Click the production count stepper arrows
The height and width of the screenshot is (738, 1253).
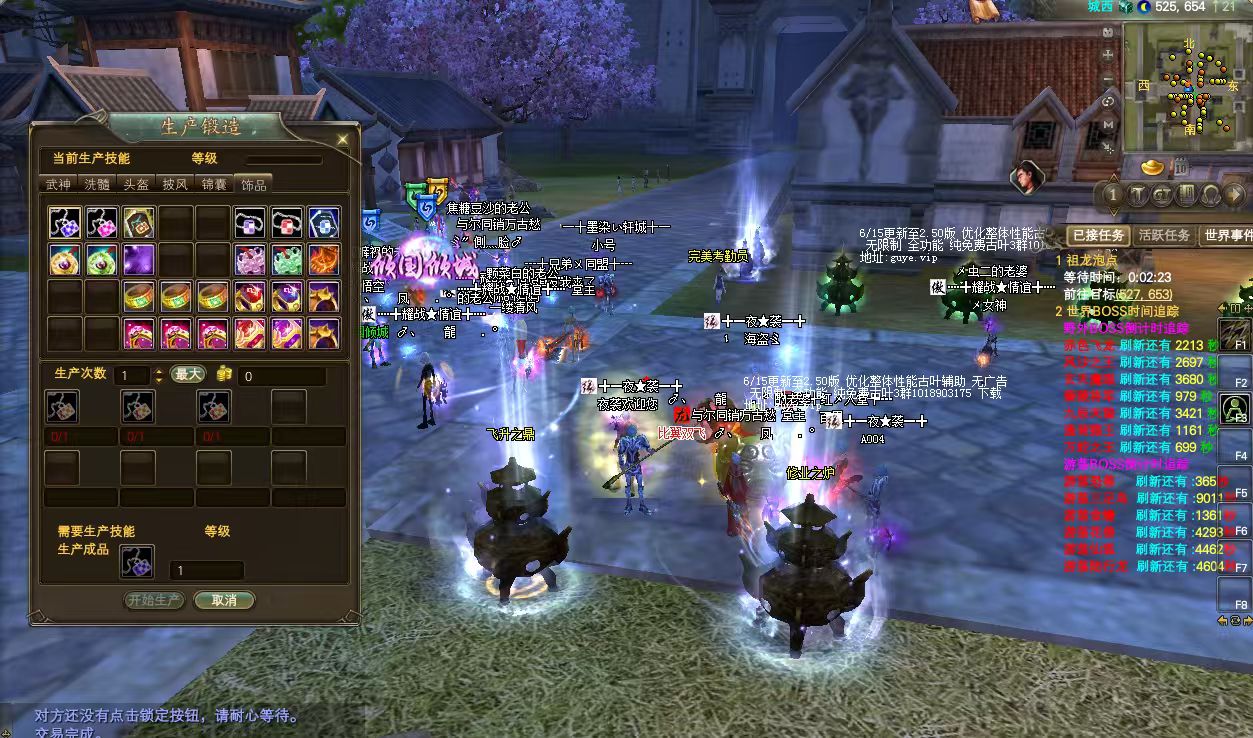point(158,376)
